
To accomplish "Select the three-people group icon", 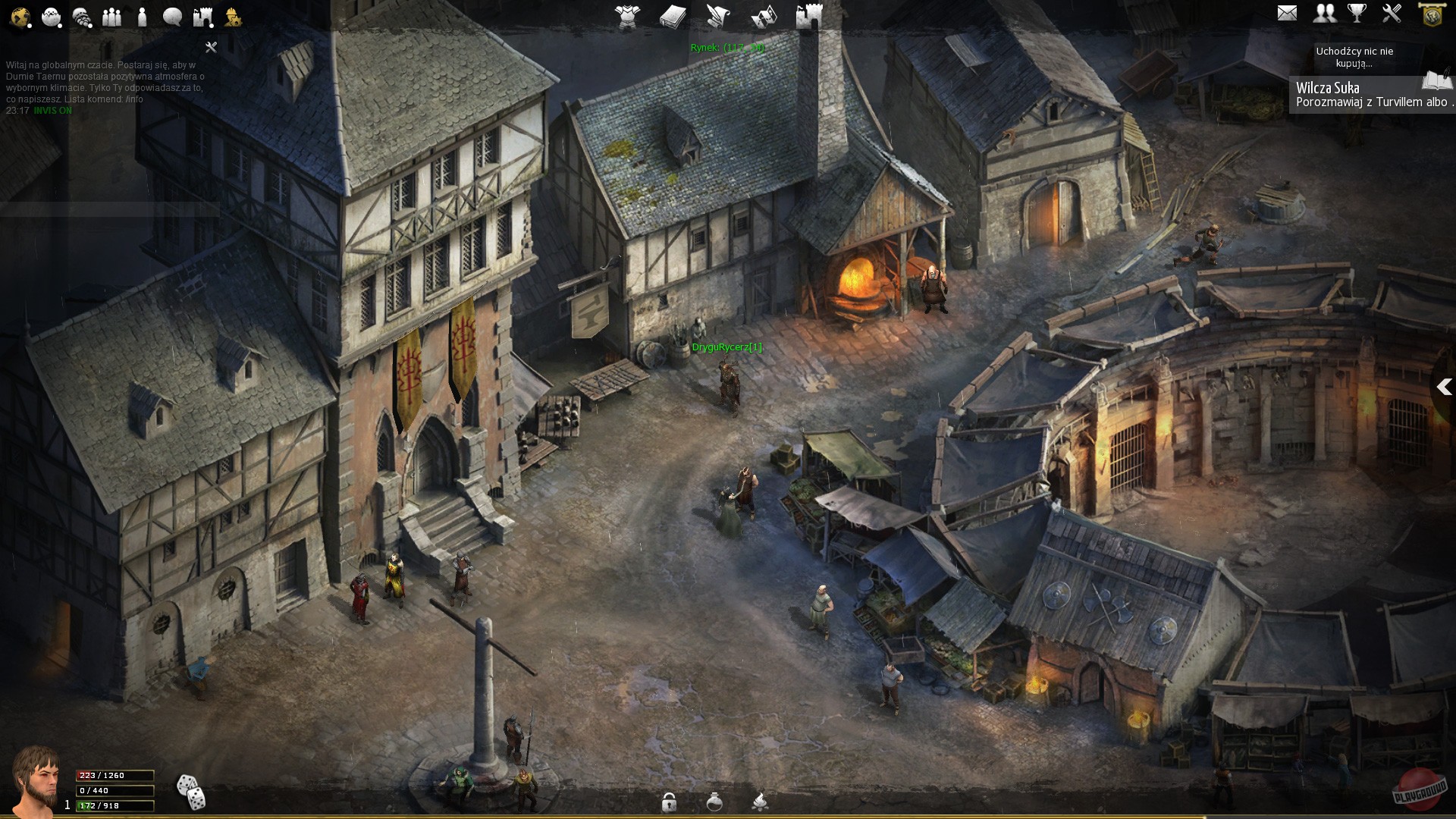I will [111, 17].
